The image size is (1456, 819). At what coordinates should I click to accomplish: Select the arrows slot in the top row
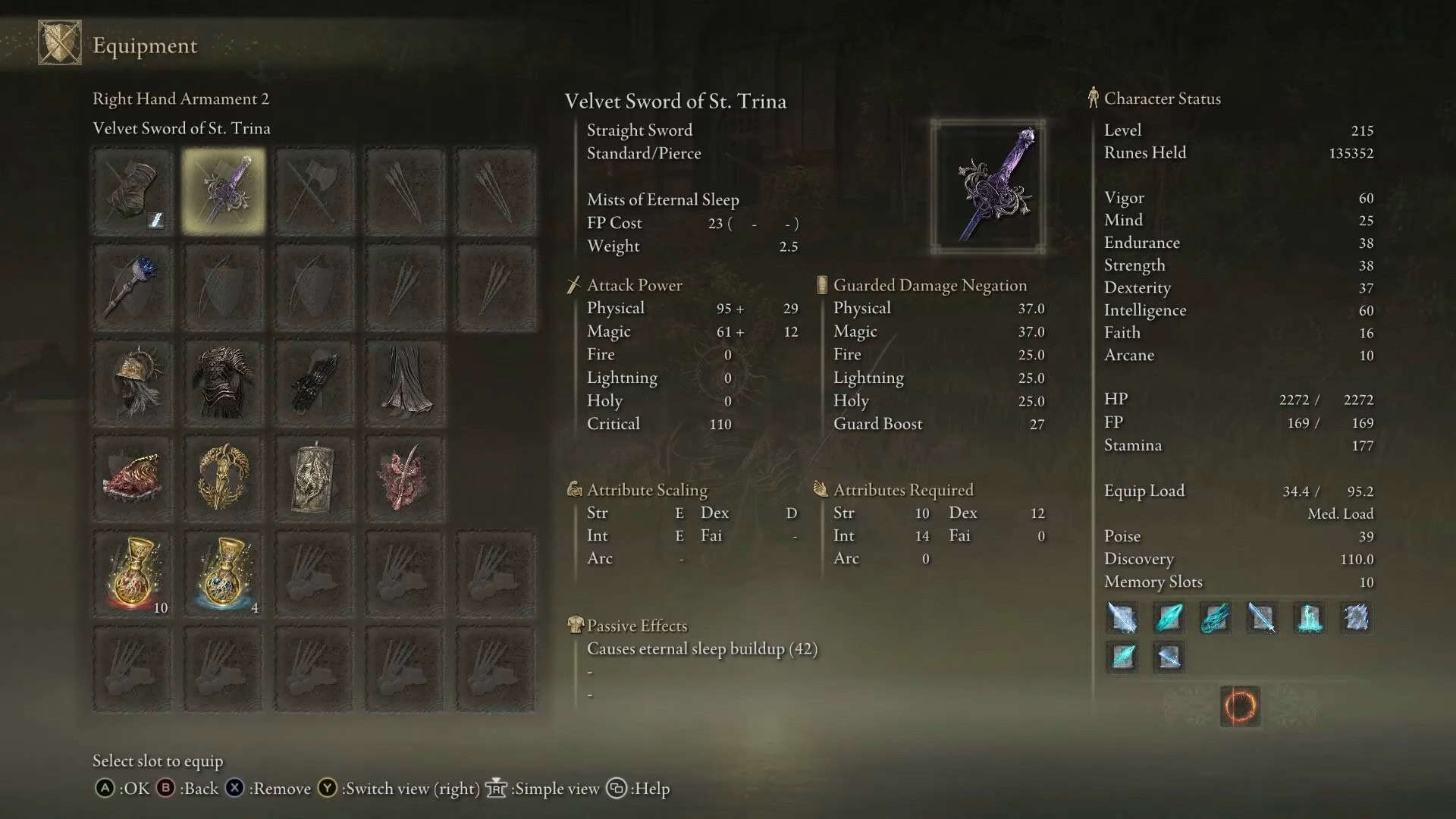pyautogui.click(x=406, y=190)
